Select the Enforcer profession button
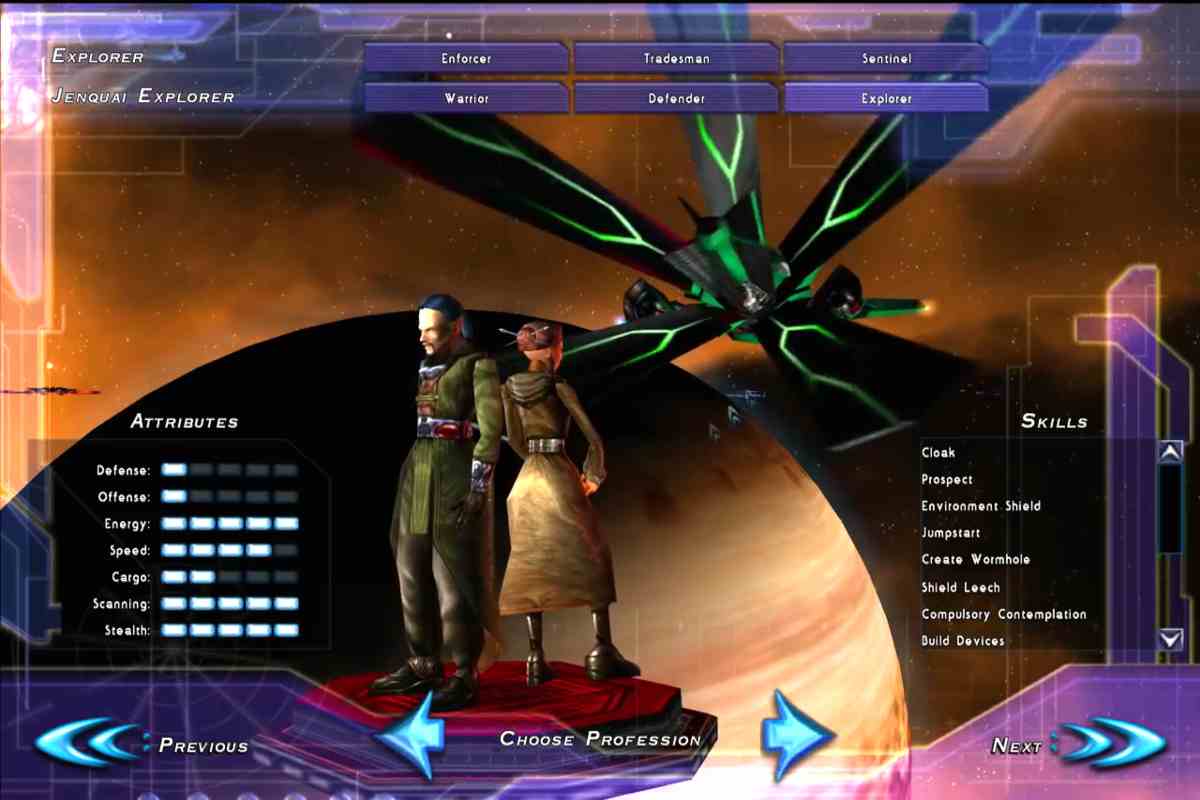The width and height of the screenshot is (1200, 800). click(466, 58)
